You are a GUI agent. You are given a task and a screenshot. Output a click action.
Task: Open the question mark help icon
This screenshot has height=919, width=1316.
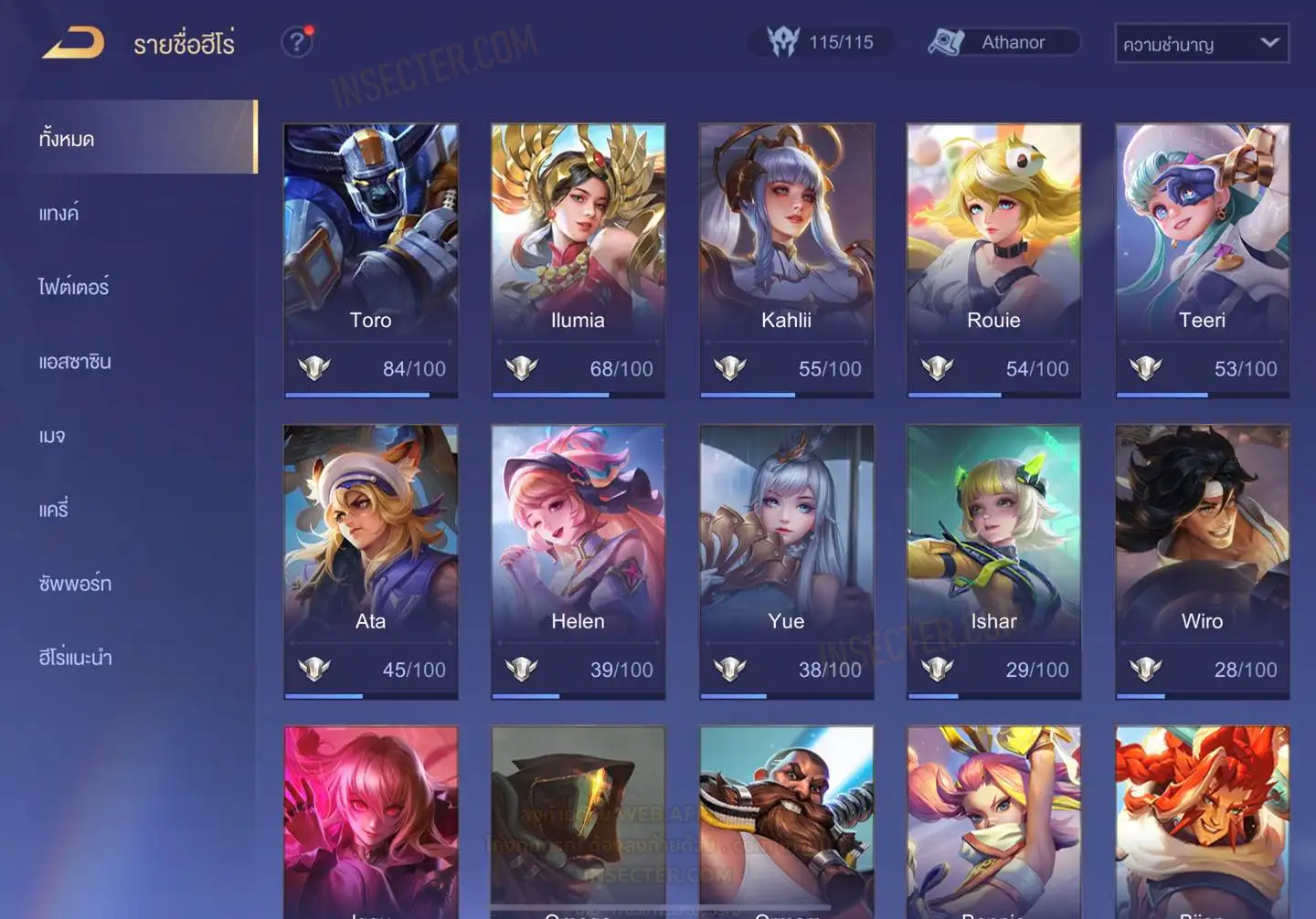pos(297,42)
